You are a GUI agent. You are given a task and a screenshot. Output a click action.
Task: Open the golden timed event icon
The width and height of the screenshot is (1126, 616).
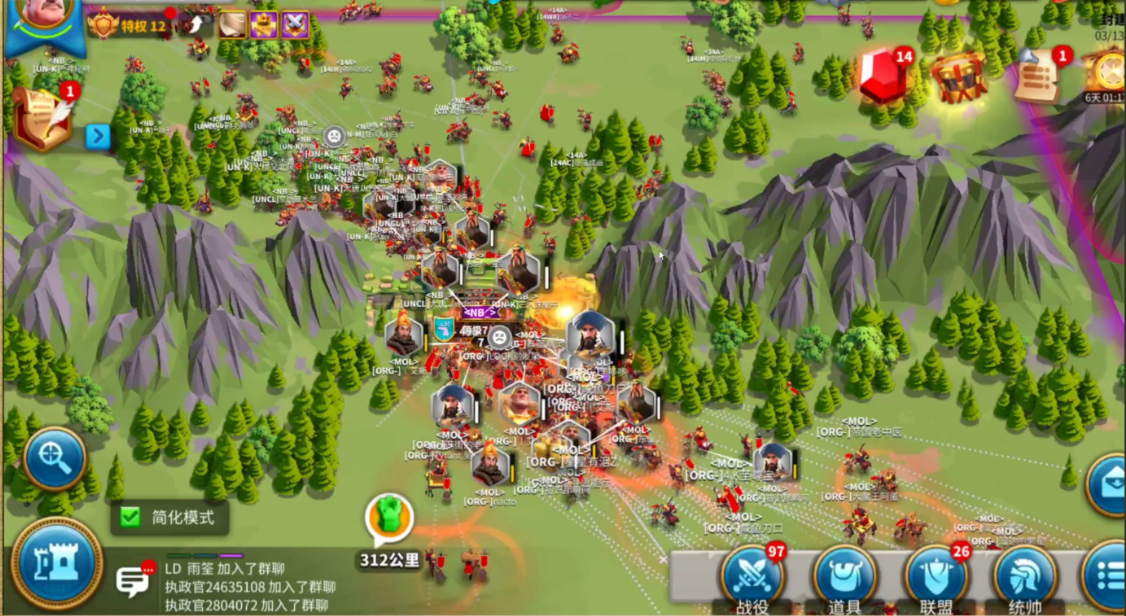(x=1108, y=72)
